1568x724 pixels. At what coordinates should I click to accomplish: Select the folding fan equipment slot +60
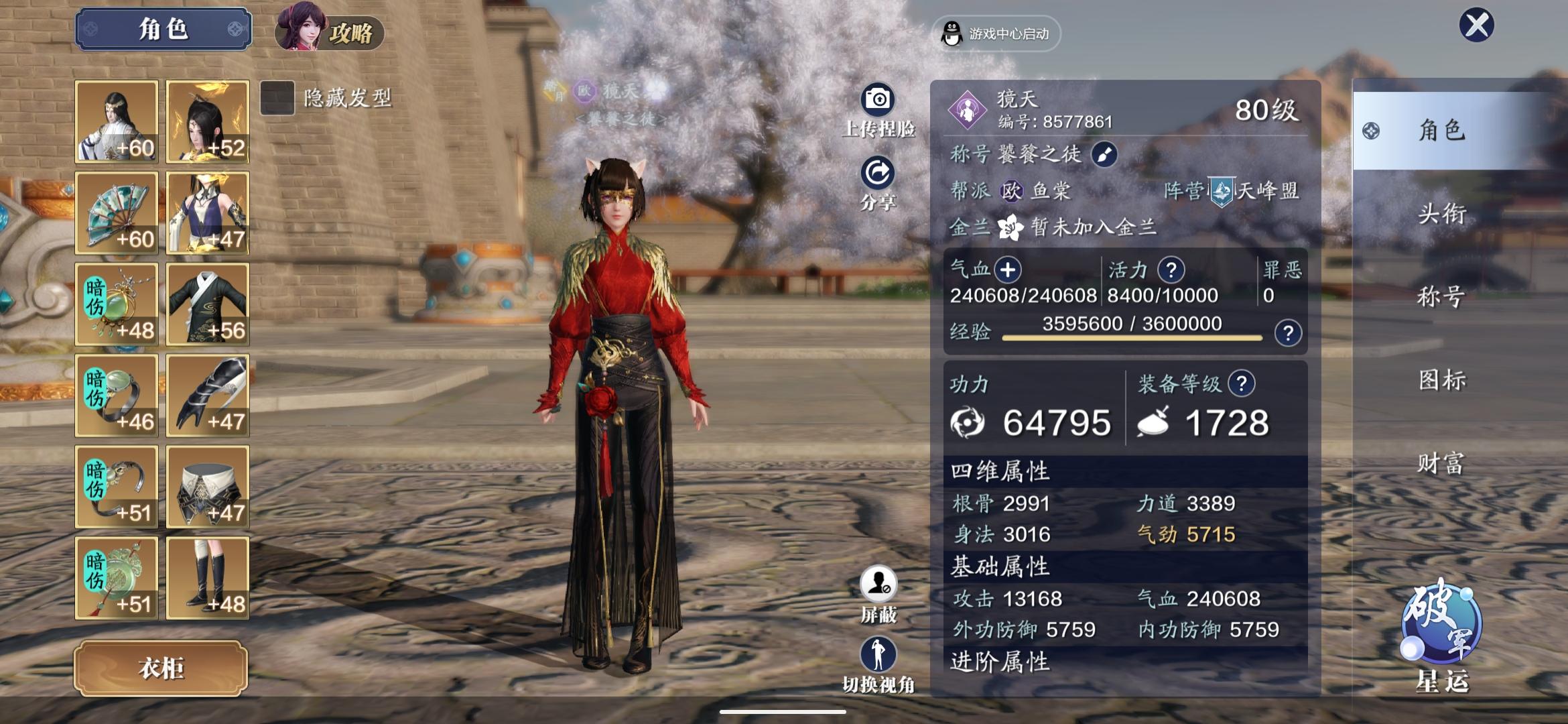pyautogui.click(x=117, y=213)
